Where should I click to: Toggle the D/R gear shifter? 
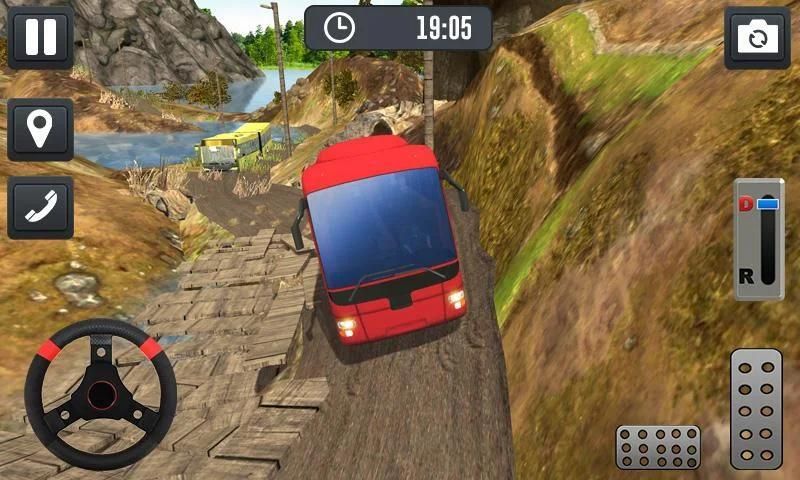coord(759,240)
